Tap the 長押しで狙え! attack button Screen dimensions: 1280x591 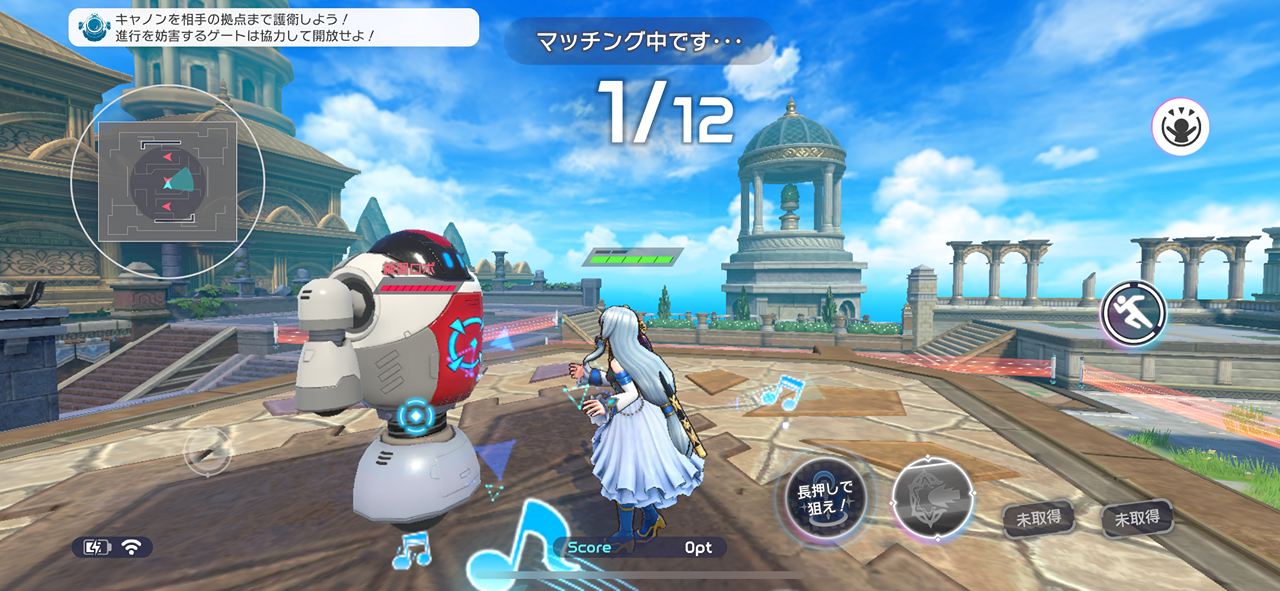(x=823, y=497)
